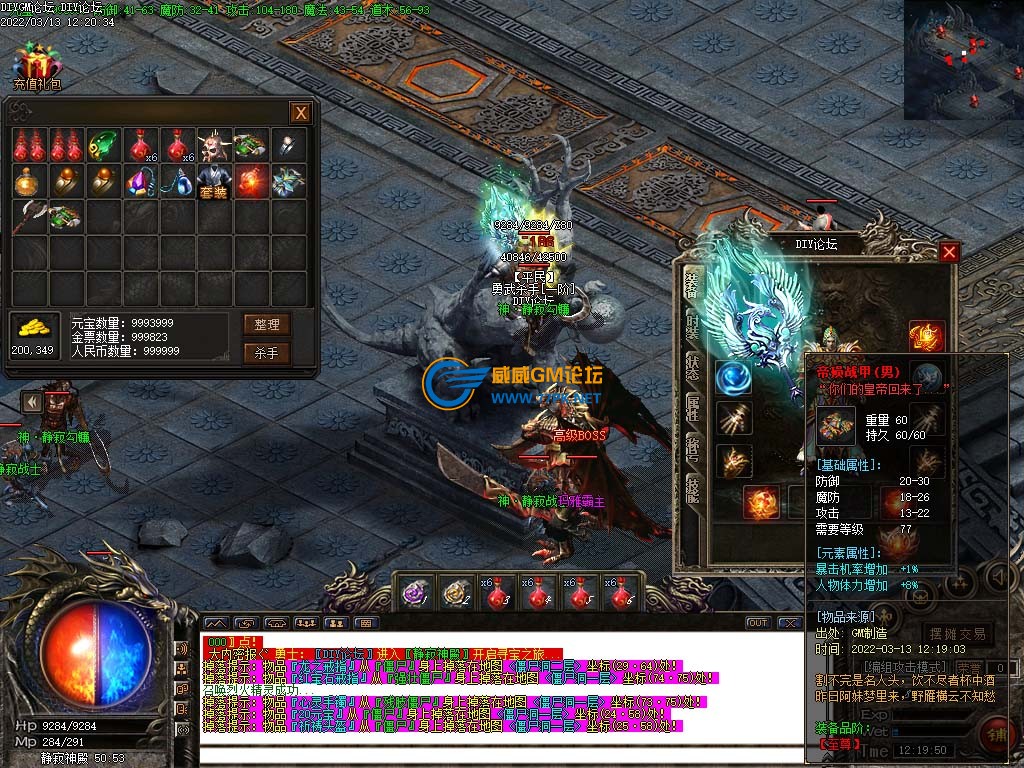Switch to the 时装 fashion tab
The width and height of the screenshot is (1024, 768).
click(x=692, y=327)
